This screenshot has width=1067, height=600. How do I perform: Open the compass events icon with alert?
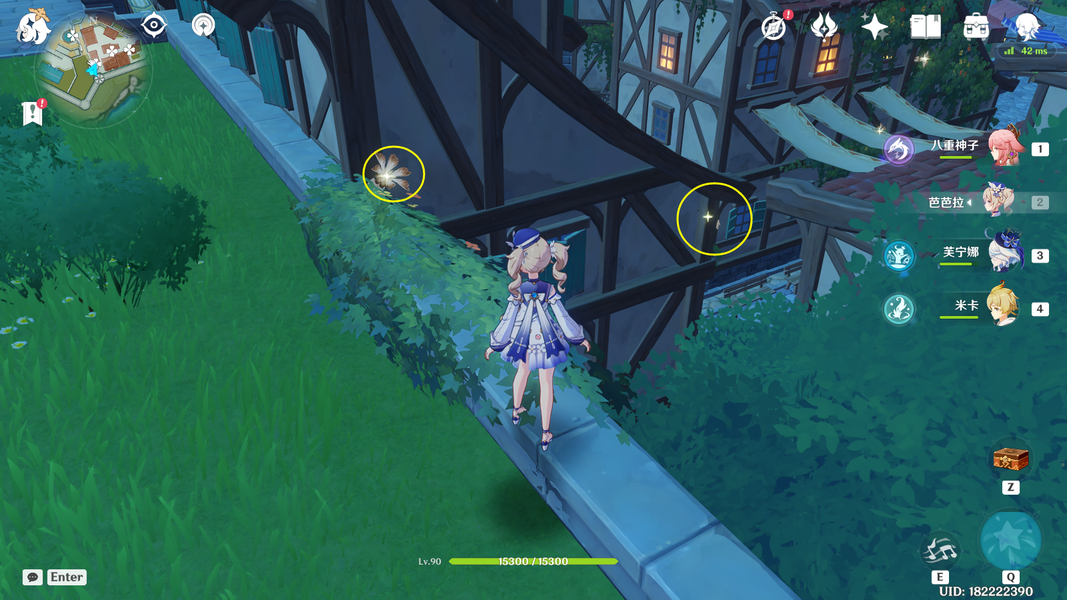(773, 27)
